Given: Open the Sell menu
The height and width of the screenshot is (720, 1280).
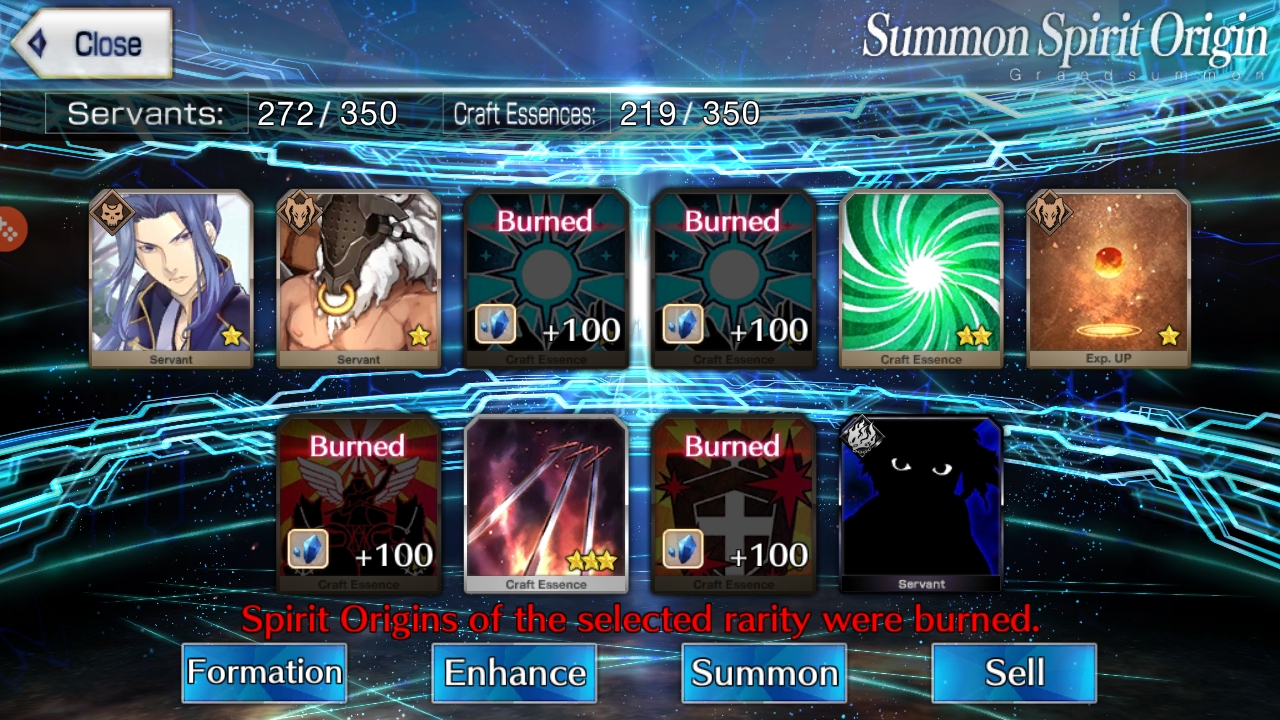Looking at the screenshot, I should point(1012,674).
